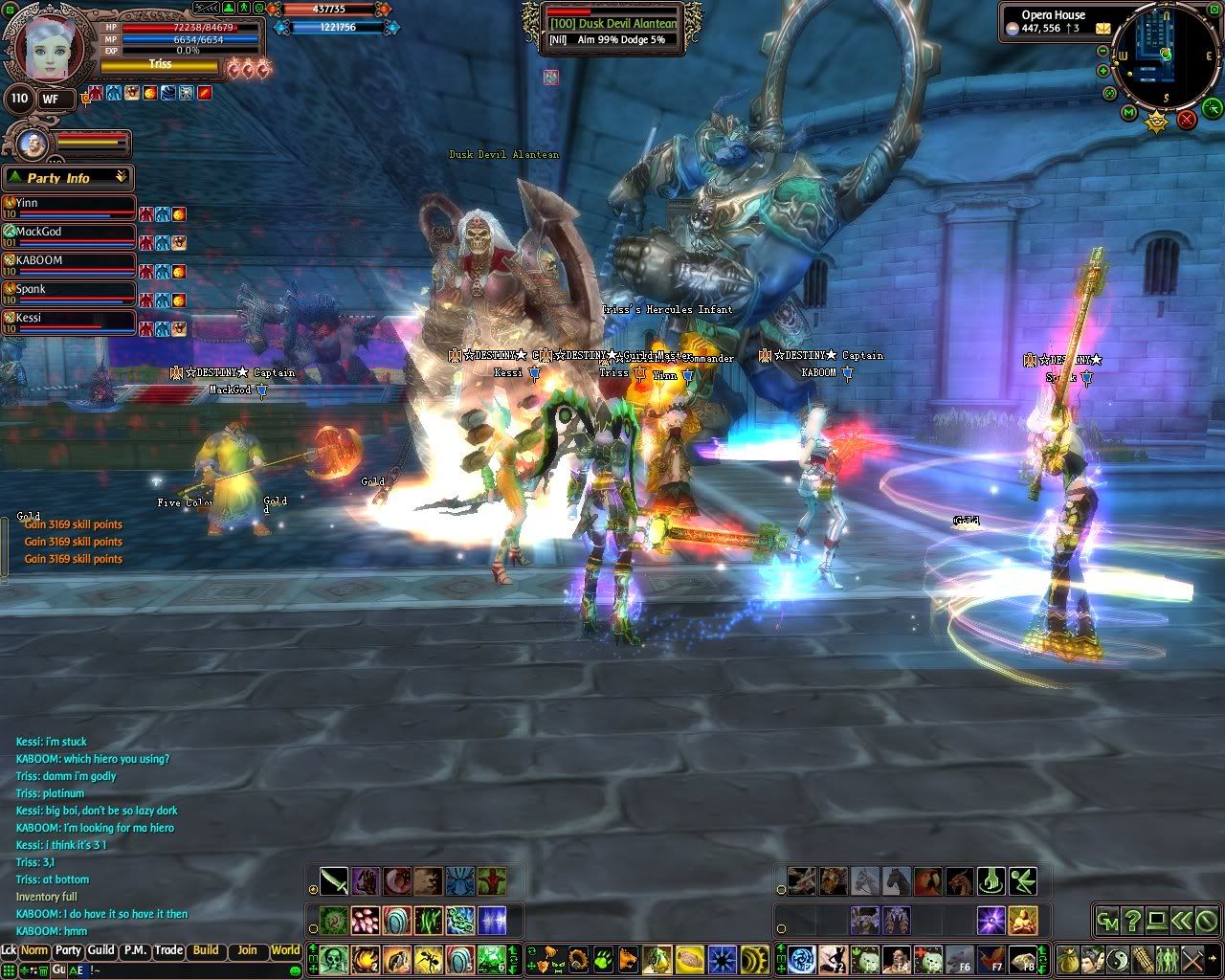Viewport: 1225px width, 980px height.
Task: Zoom in the minimap with plus button
Action: (x=1103, y=70)
